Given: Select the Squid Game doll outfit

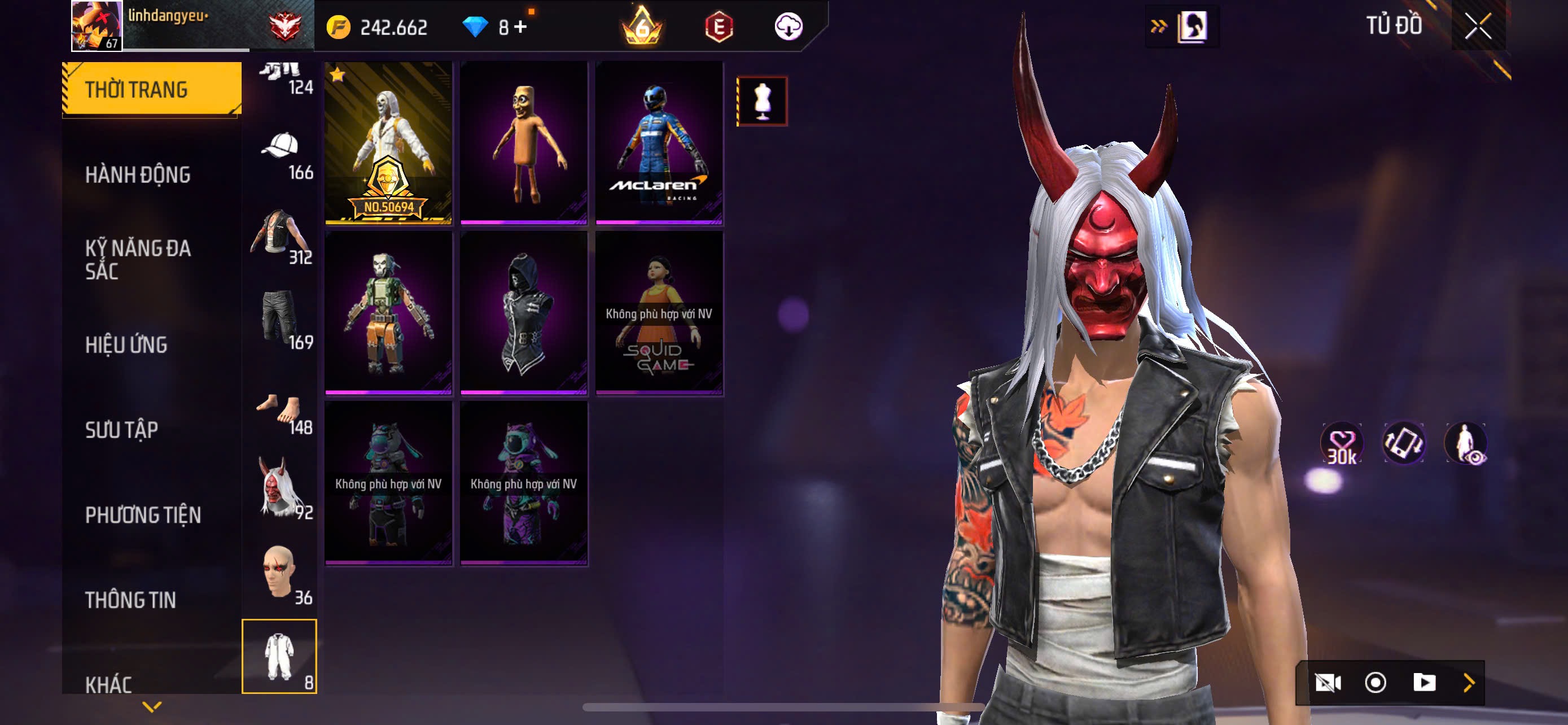Looking at the screenshot, I should 659,313.
